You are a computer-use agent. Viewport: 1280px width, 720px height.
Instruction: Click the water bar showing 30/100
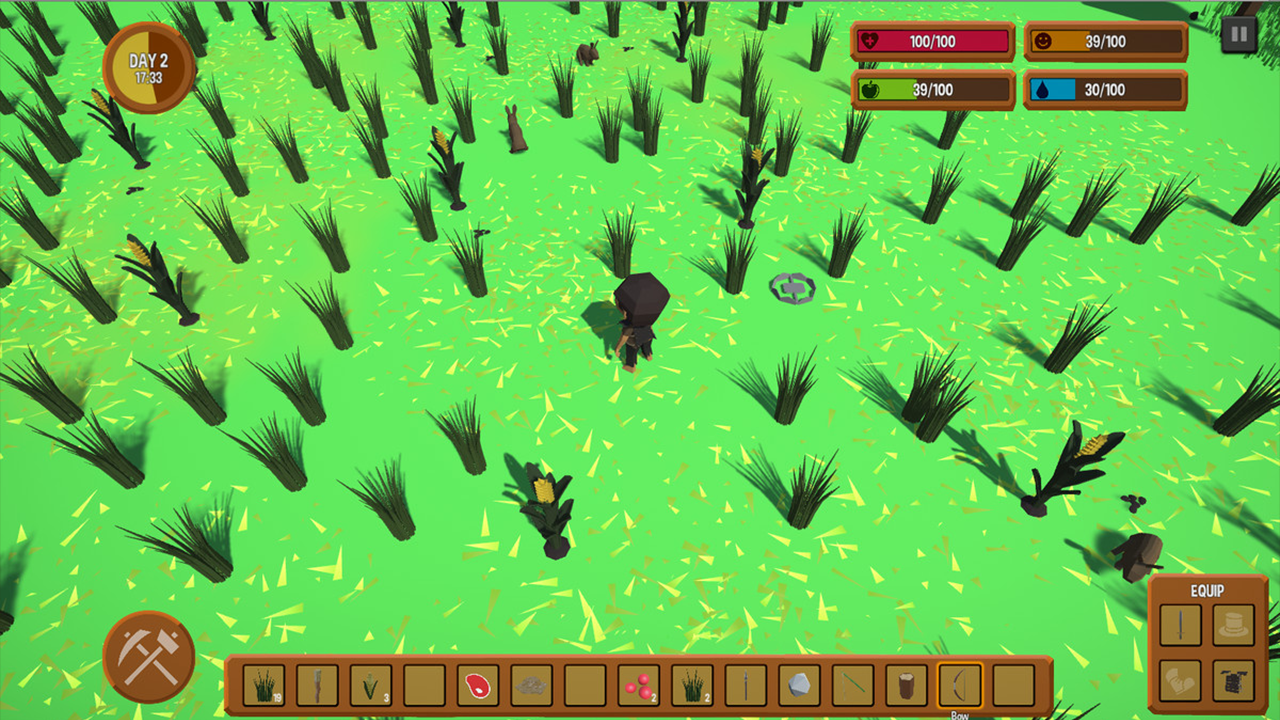pos(1104,90)
